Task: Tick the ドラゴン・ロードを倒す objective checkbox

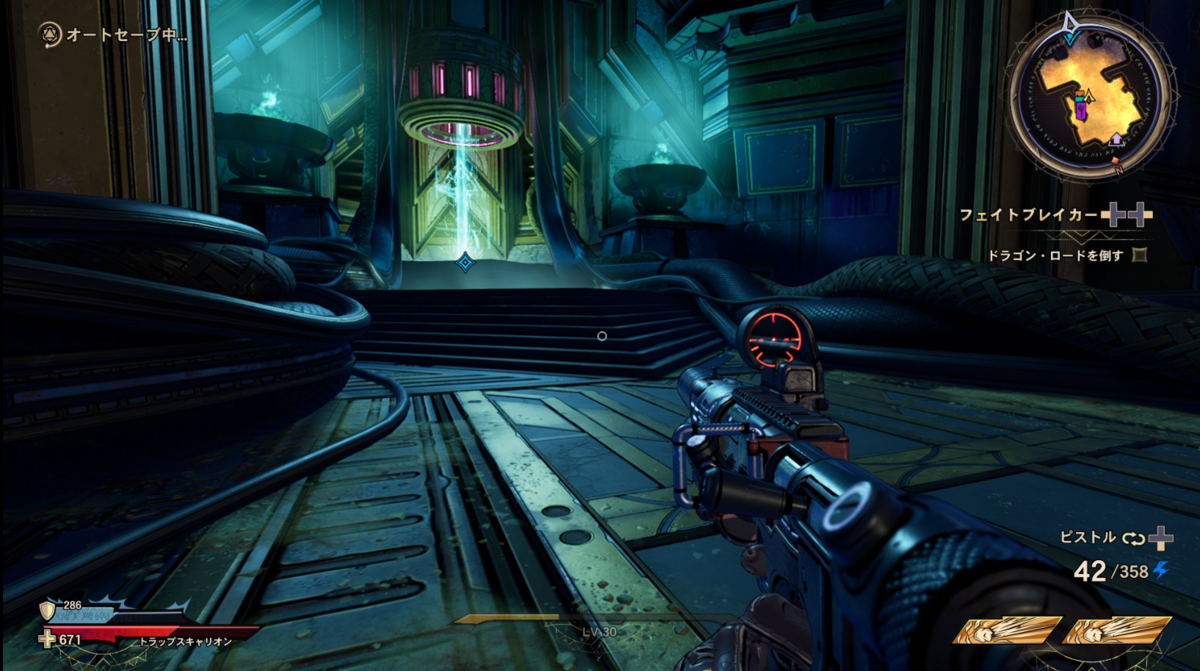Action: coord(1139,255)
